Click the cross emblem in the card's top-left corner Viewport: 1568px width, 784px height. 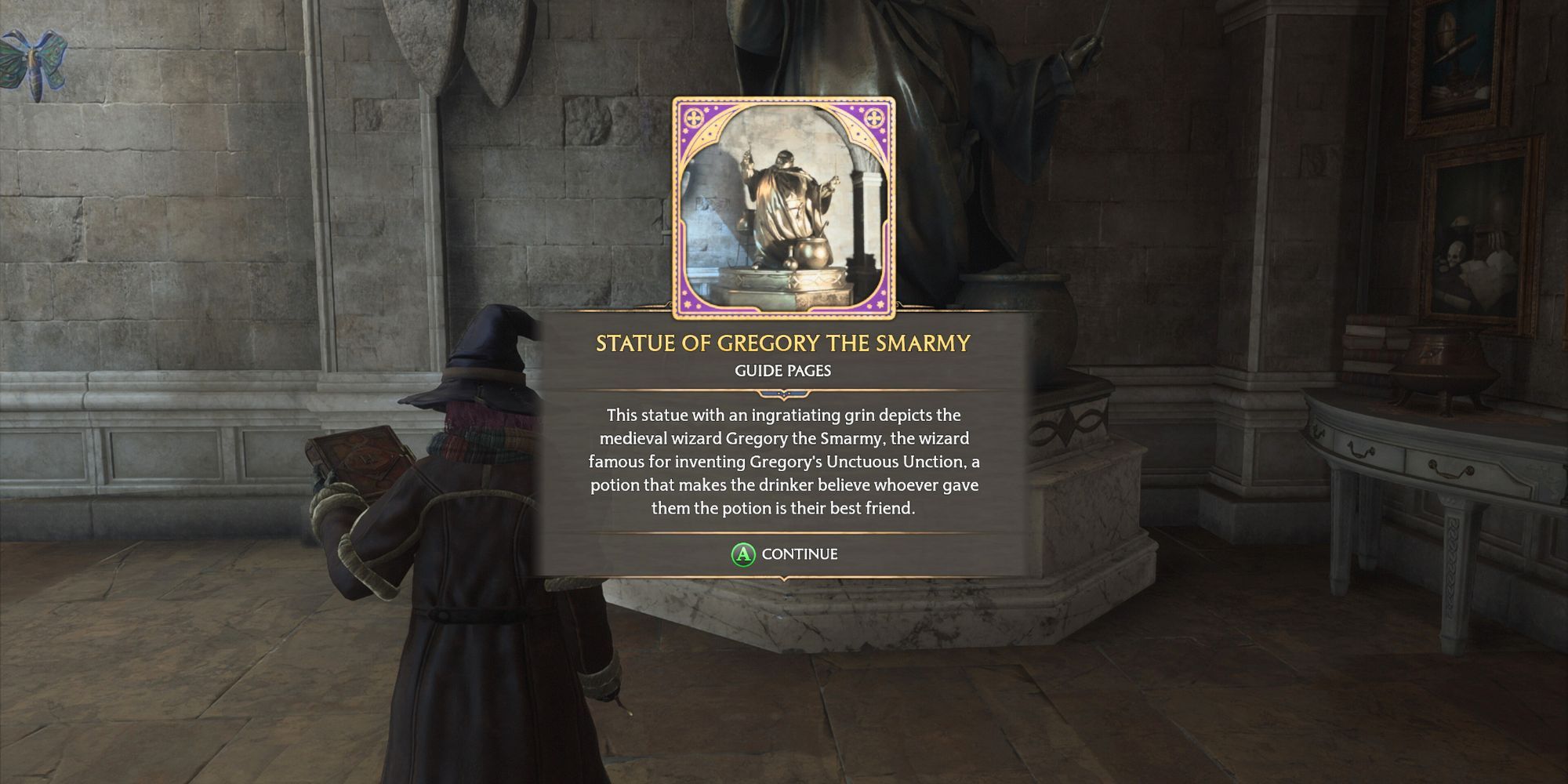coord(694,119)
